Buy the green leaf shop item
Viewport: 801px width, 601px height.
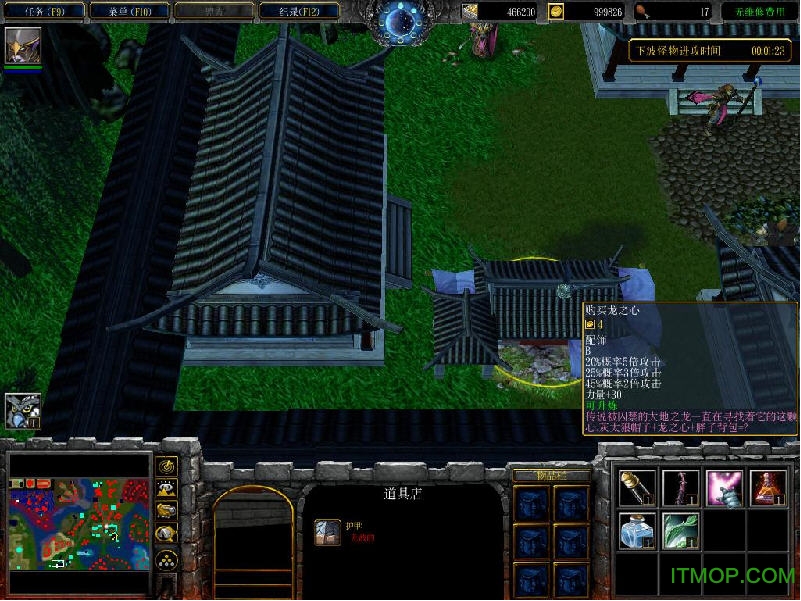pyautogui.click(x=681, y=531)
